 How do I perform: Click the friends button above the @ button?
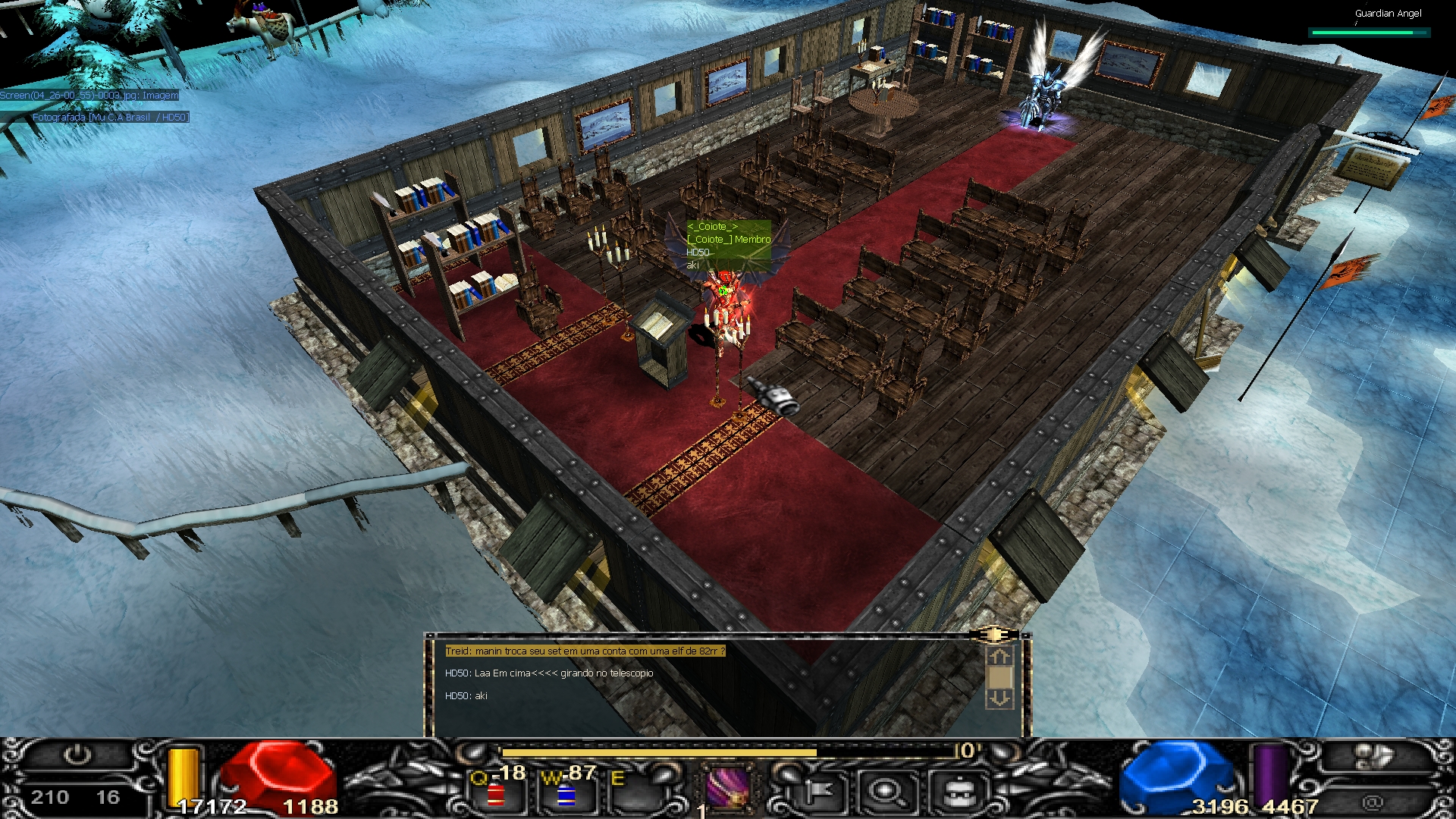(1373, 758)
